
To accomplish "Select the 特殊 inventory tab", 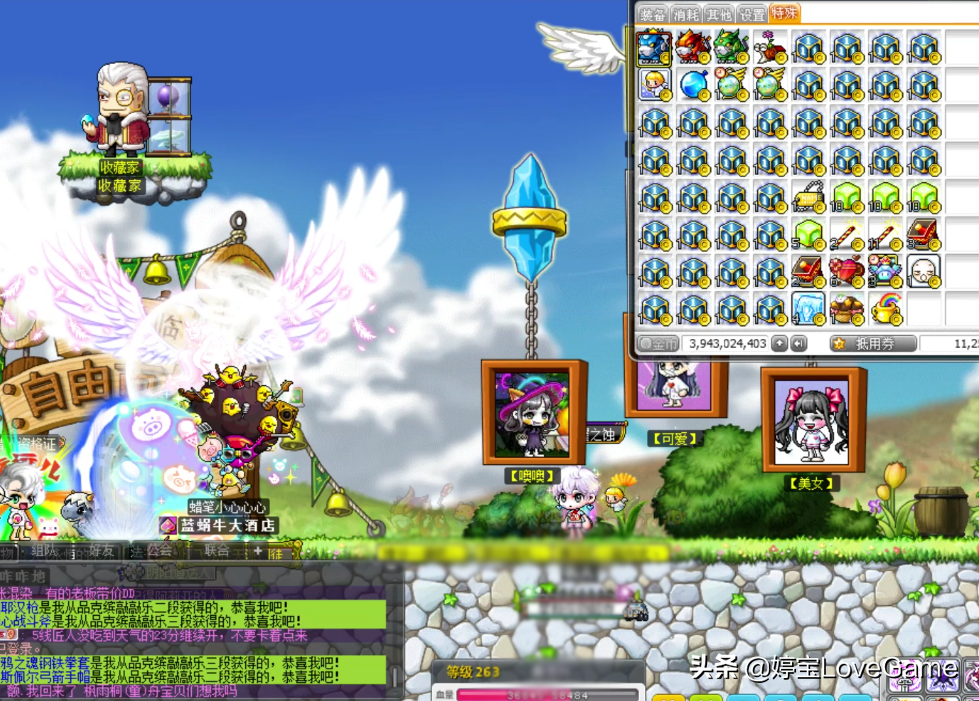I will click(785, 13).
